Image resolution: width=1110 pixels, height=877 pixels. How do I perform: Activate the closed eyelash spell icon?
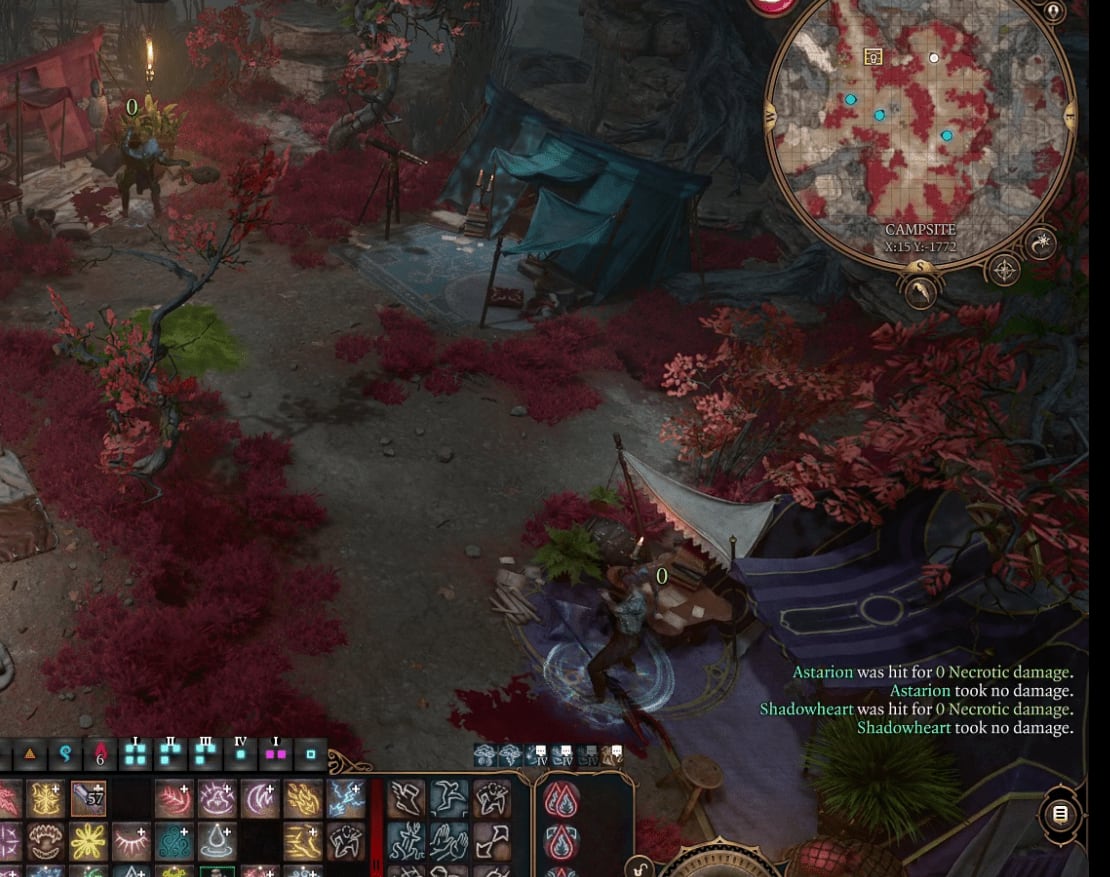click(131, 840)
